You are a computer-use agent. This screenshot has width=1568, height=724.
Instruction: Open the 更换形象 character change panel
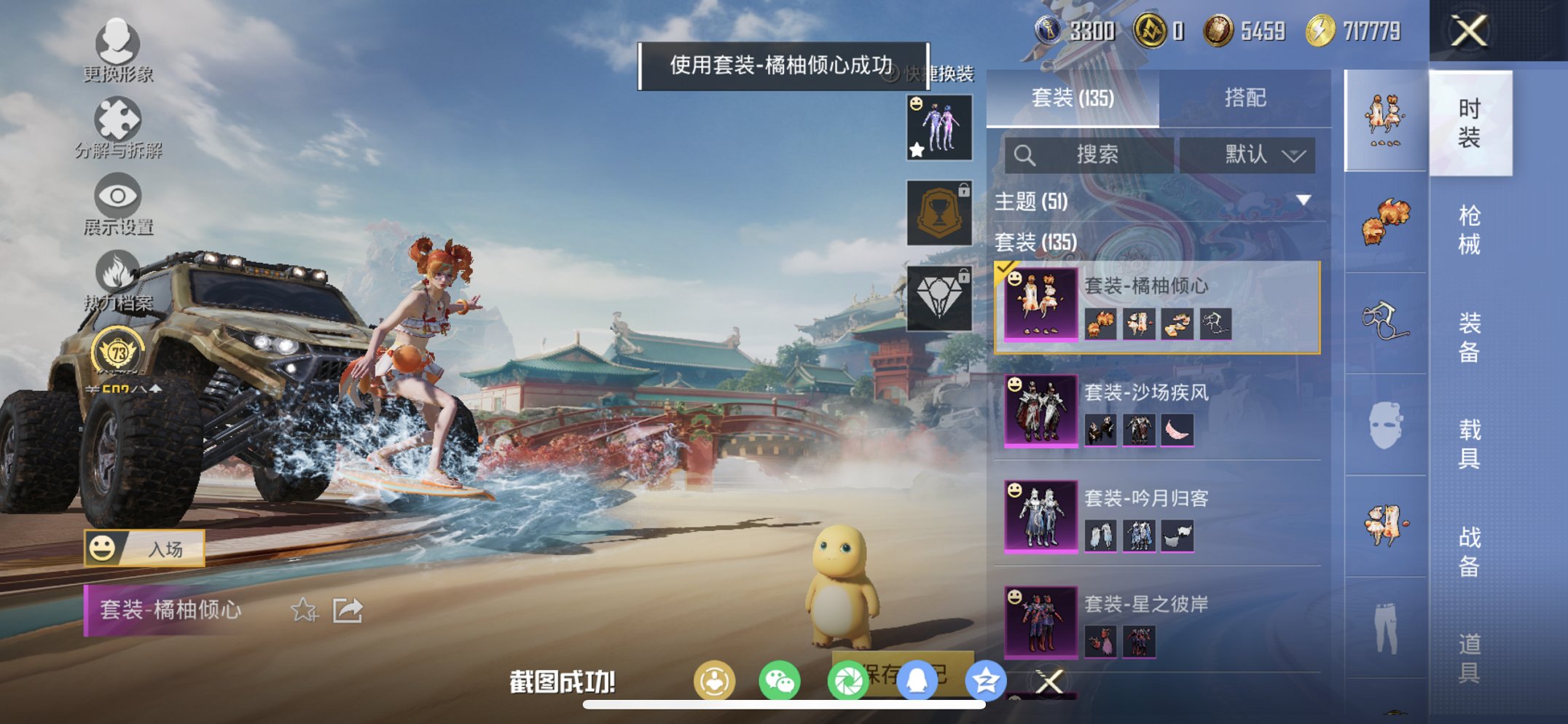coord(117,47)
